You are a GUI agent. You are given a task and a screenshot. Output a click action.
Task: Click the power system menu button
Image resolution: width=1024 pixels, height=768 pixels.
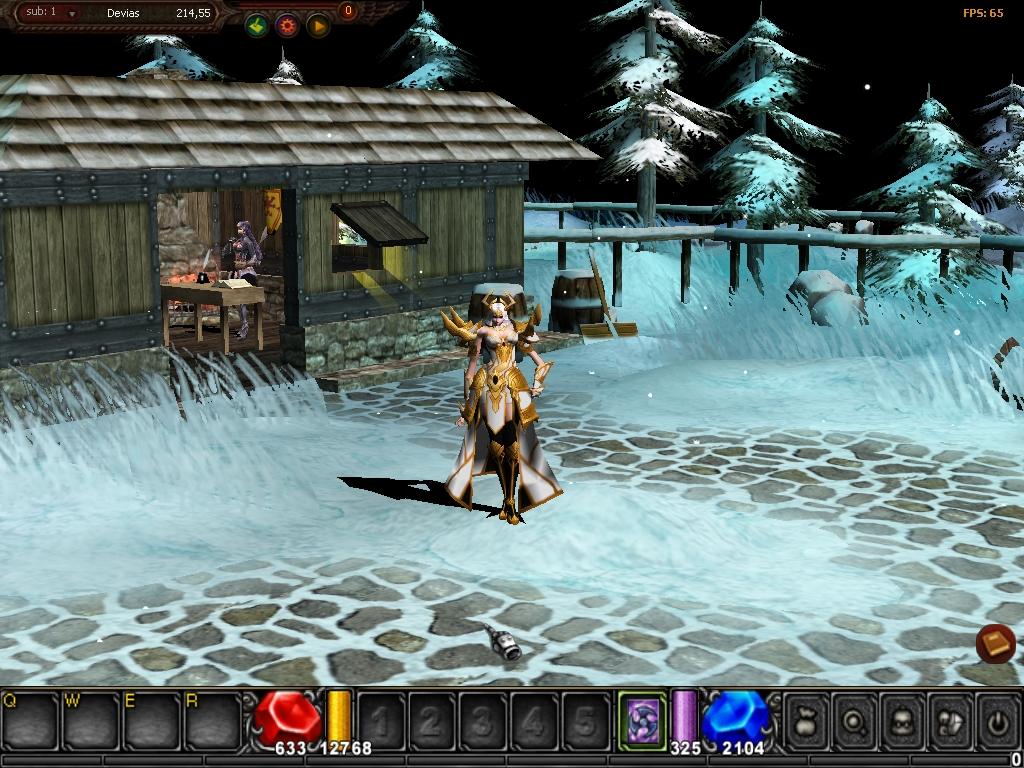tap(998, 719)
